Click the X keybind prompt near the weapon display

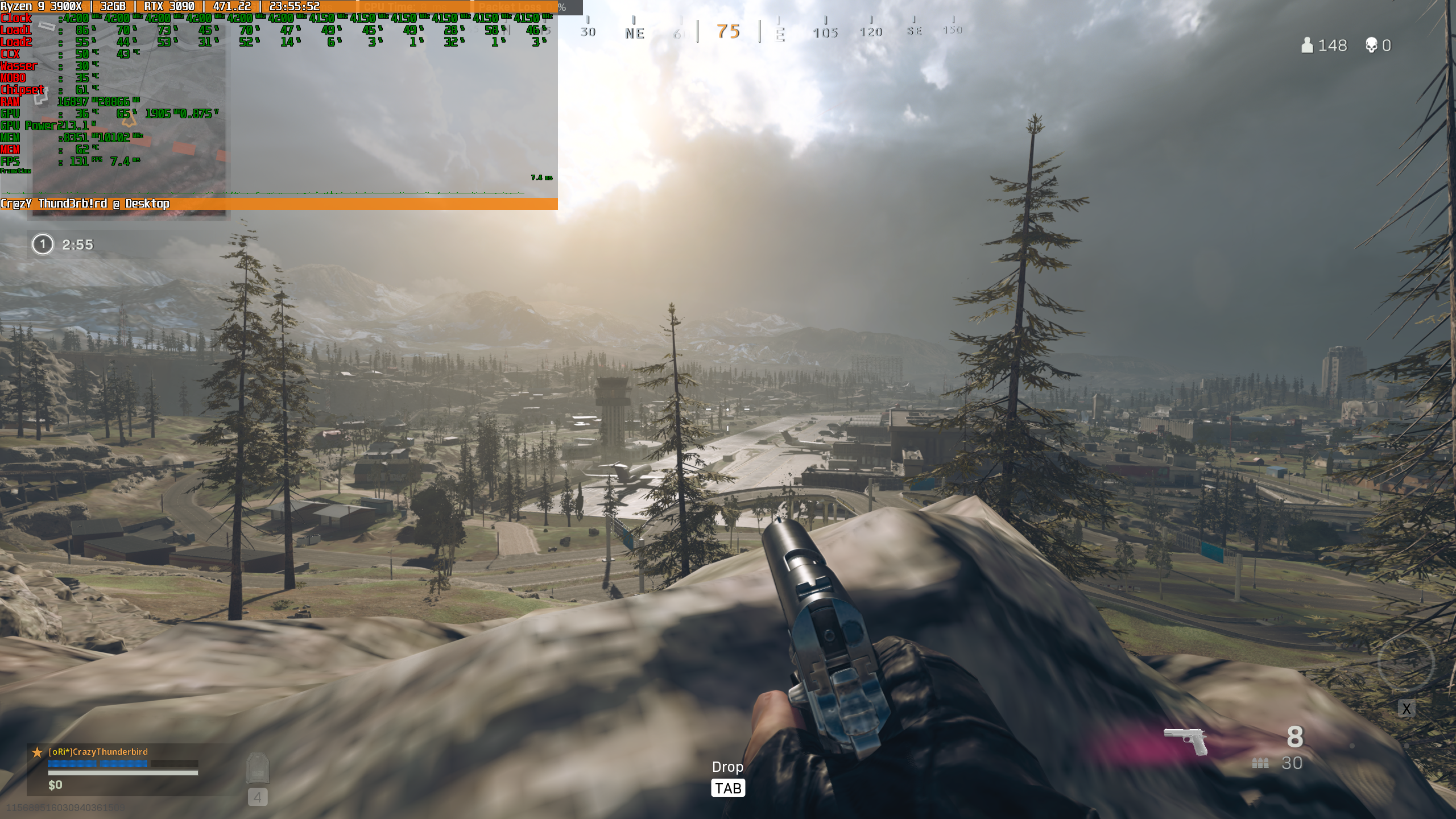[x=1407, y=708]
